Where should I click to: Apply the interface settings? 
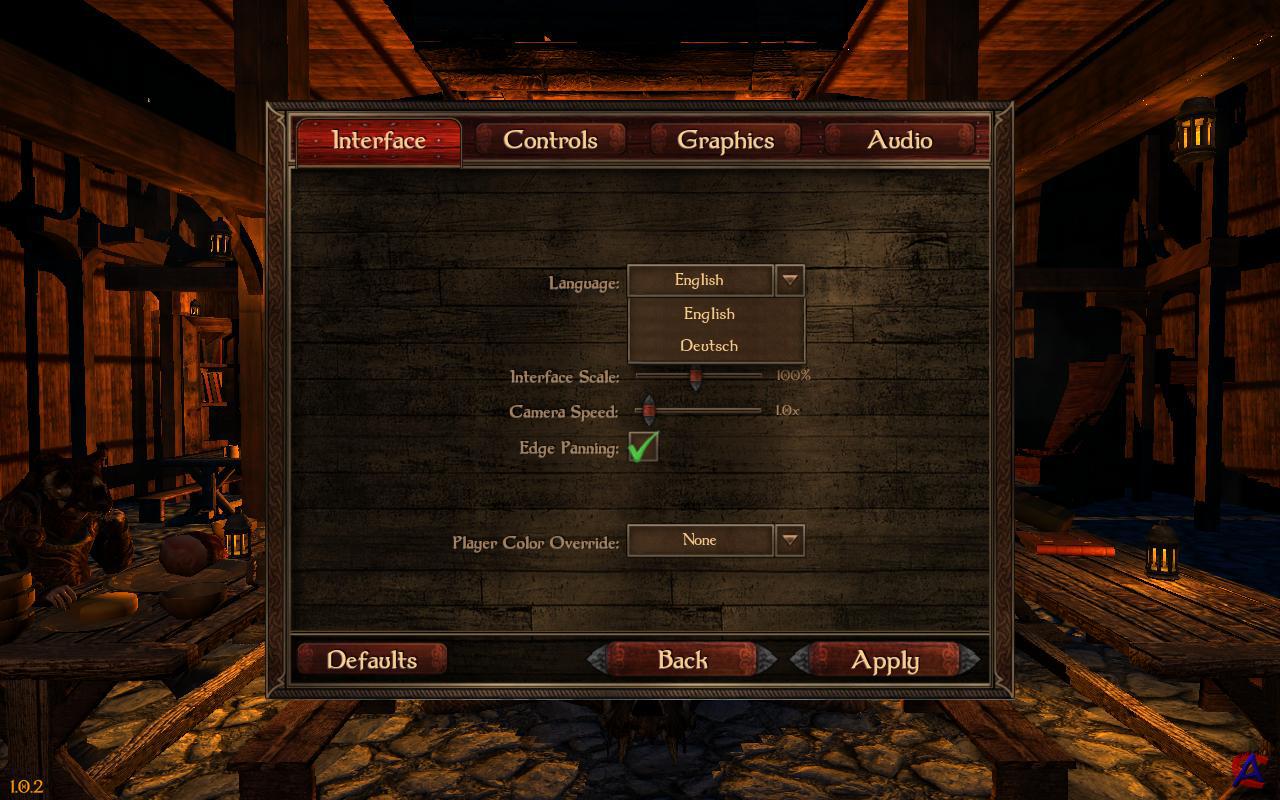[x=884, y=660]
